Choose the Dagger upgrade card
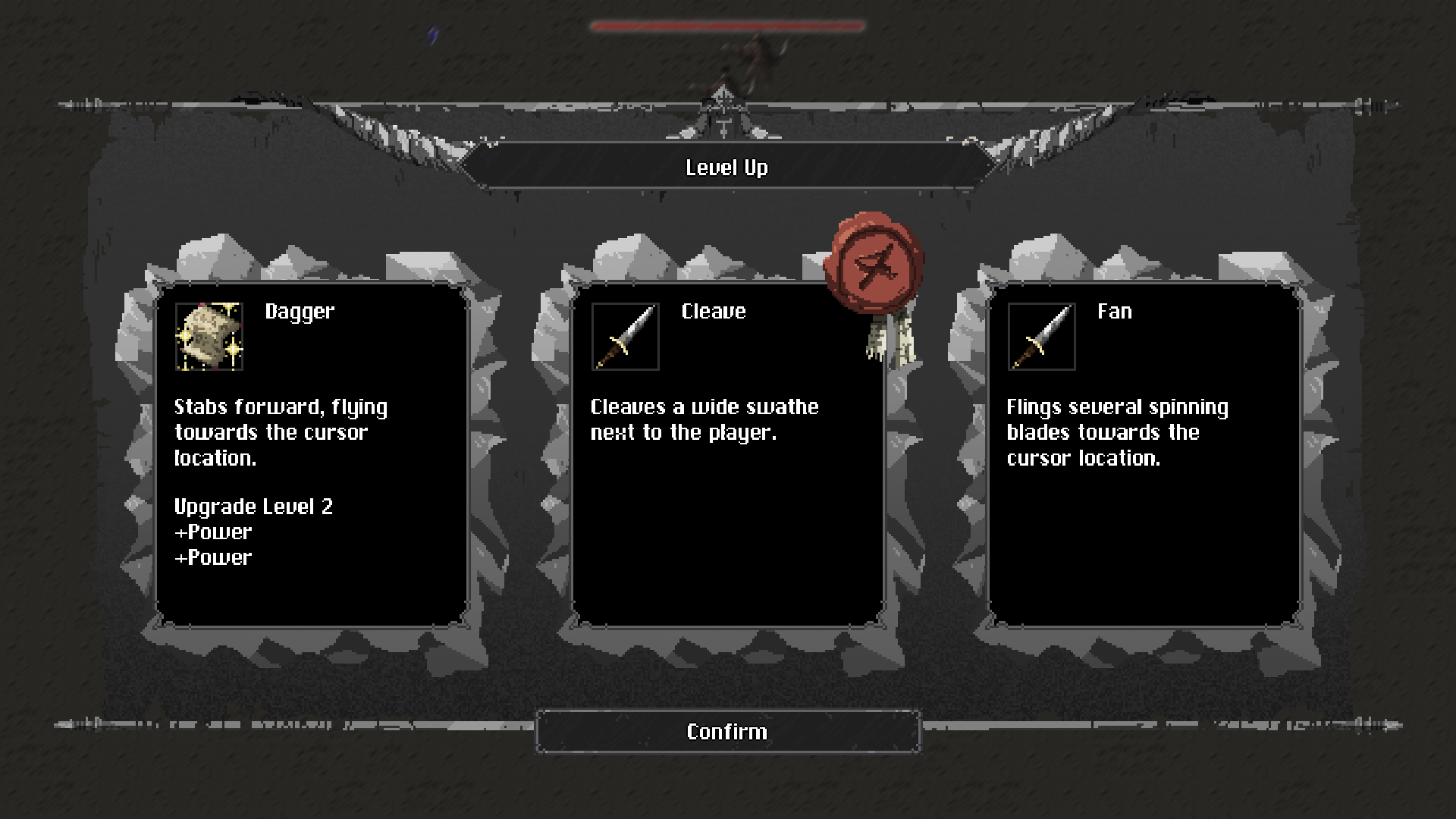The height and width of the screenshot is (819, 1456). click(311, 455)
